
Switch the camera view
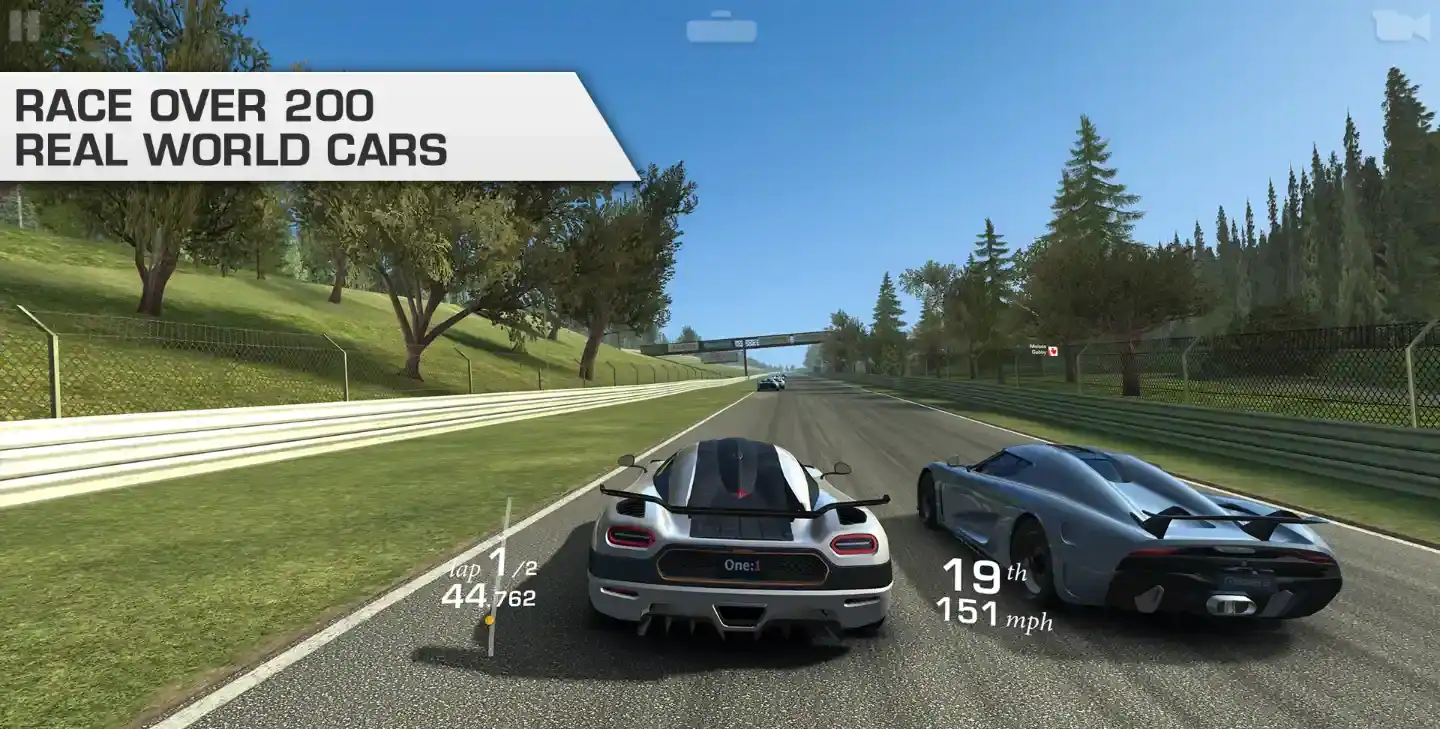coord(1400,26)
